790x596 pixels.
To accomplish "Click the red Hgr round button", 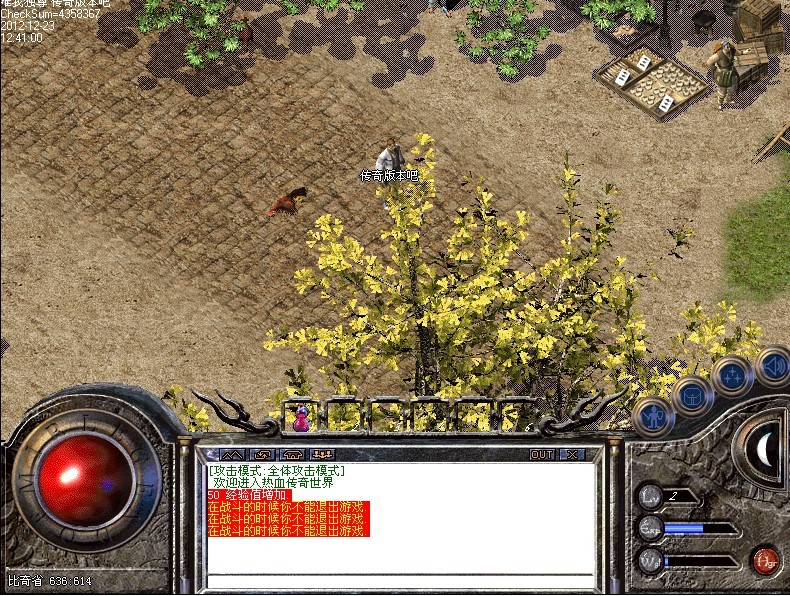I will 766,560.
